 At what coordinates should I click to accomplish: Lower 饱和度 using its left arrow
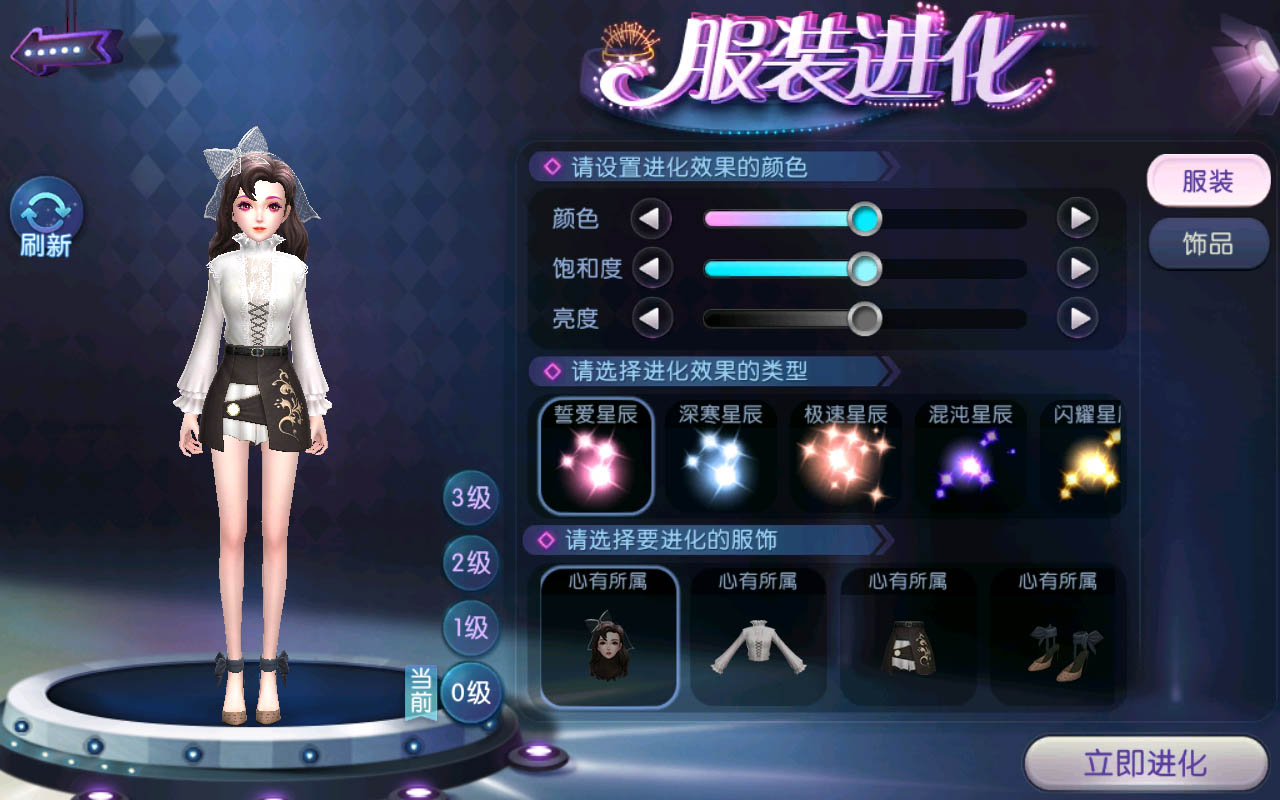(x=651, y=268)
